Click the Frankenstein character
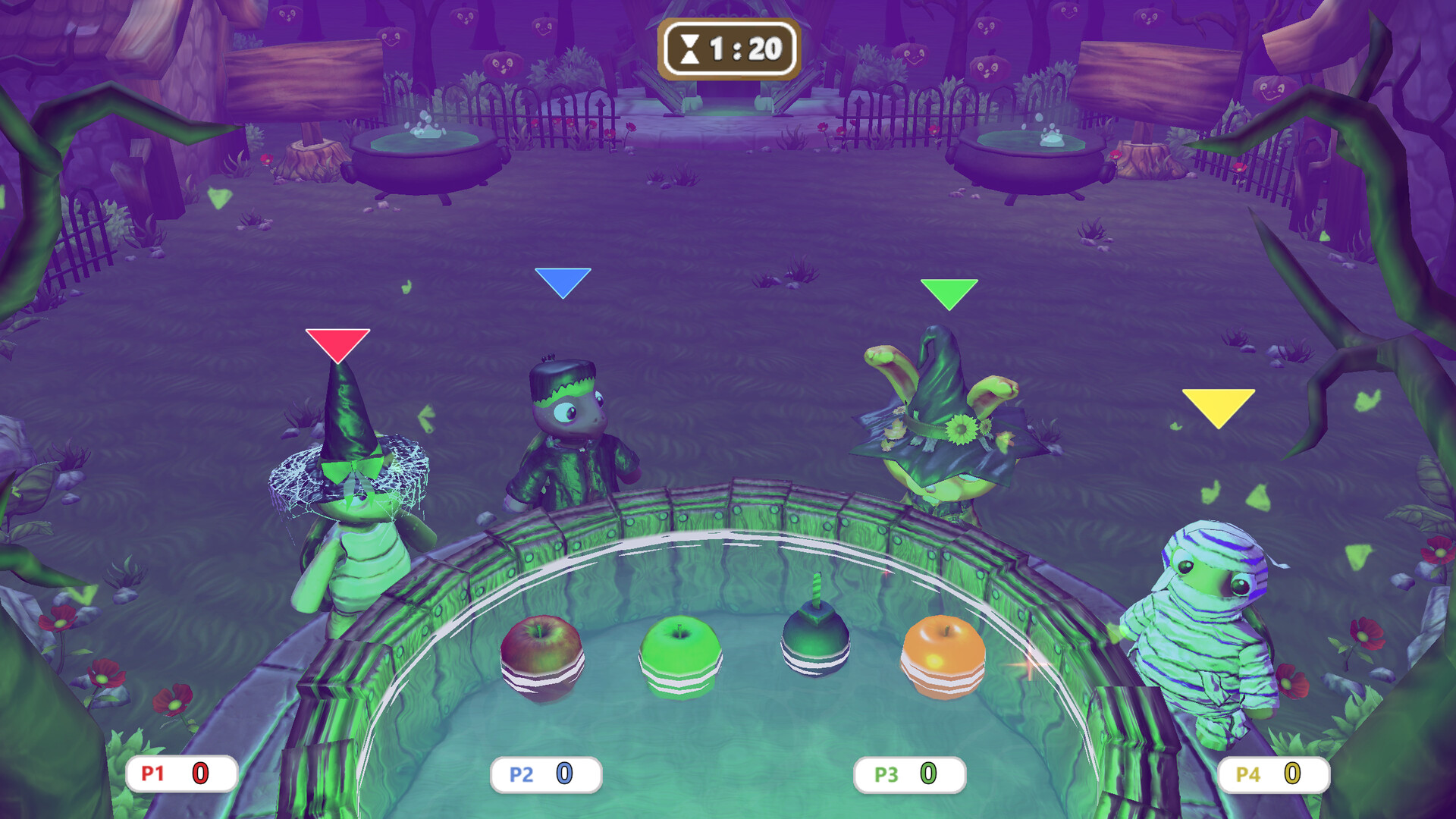The image size is (1456, 819). pyautogui.click(x=573, y=425)
